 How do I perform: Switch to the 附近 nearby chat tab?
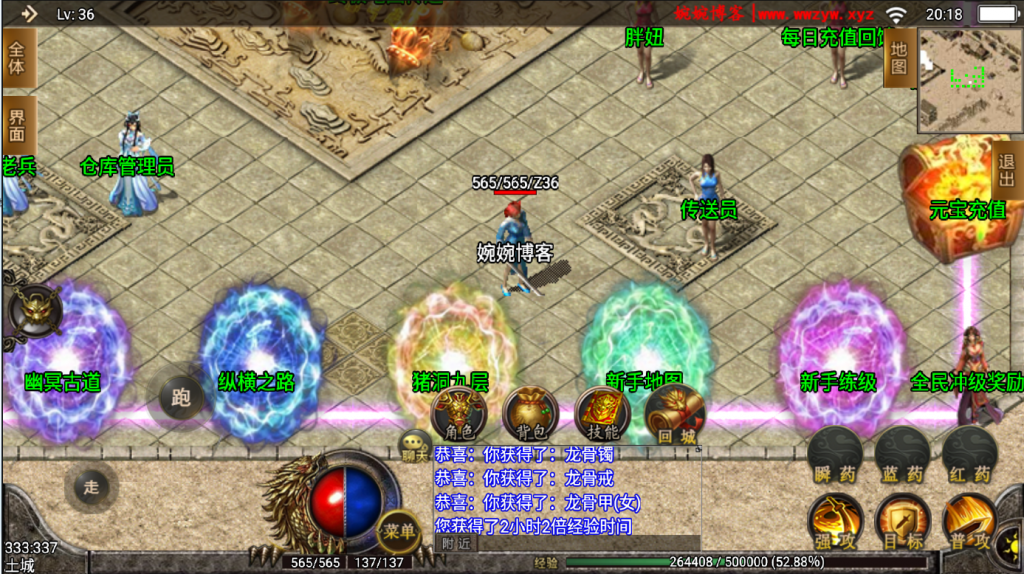456,544
